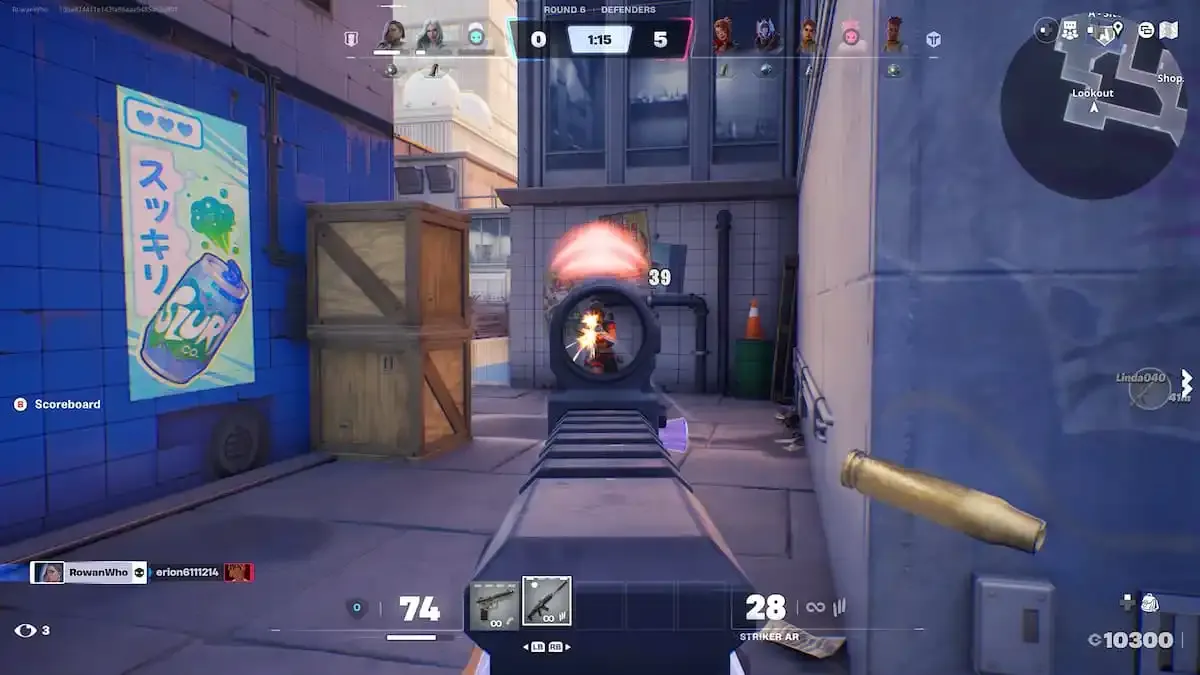Click the Linda040 teammate marker

coord(1149,387)
